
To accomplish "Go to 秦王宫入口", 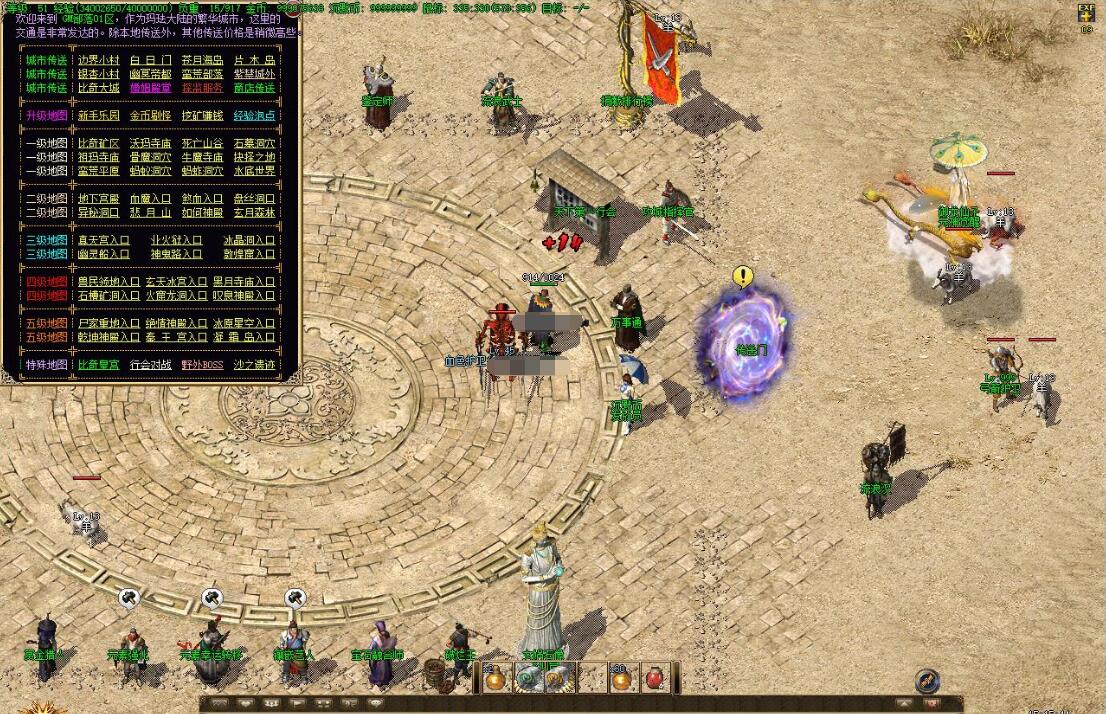I will tap(176, 337).
